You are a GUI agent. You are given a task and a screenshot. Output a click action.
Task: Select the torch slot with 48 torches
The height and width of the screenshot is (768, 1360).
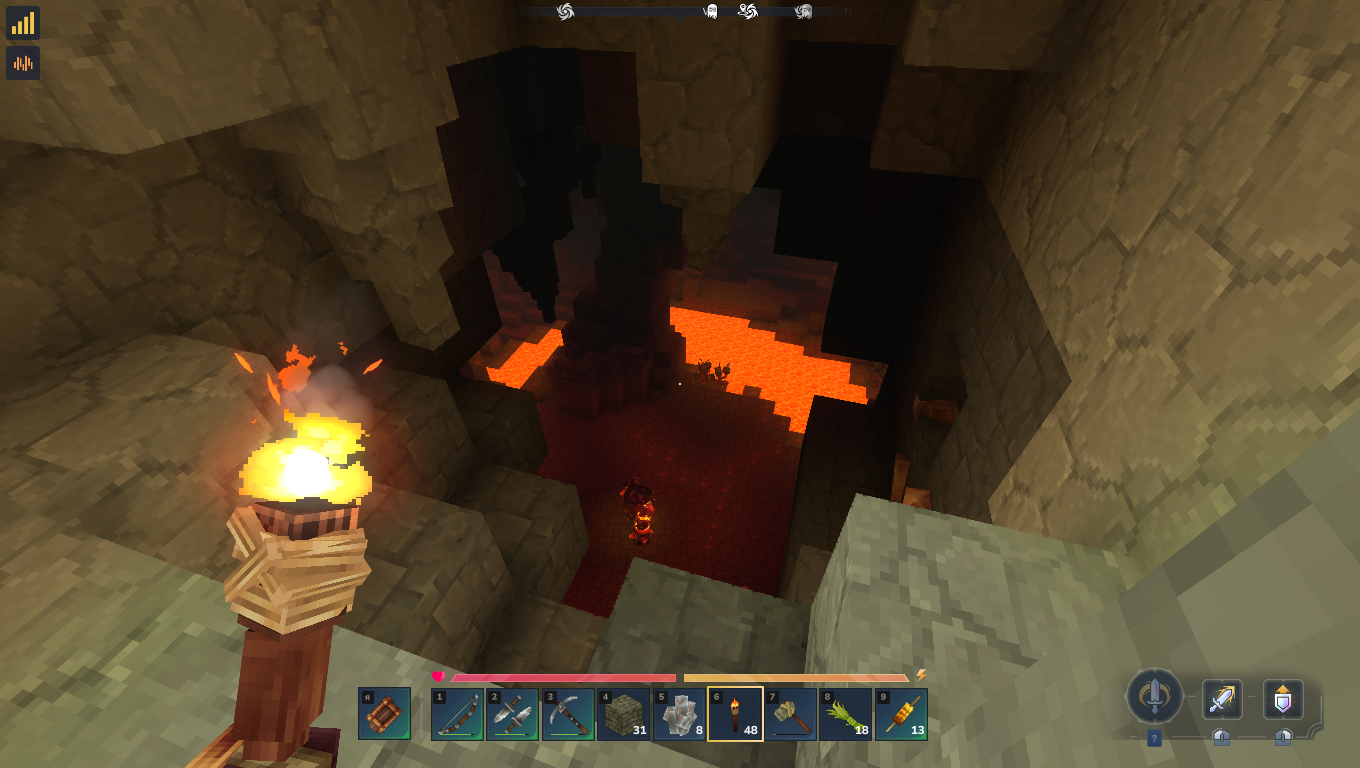pos(735,714)
